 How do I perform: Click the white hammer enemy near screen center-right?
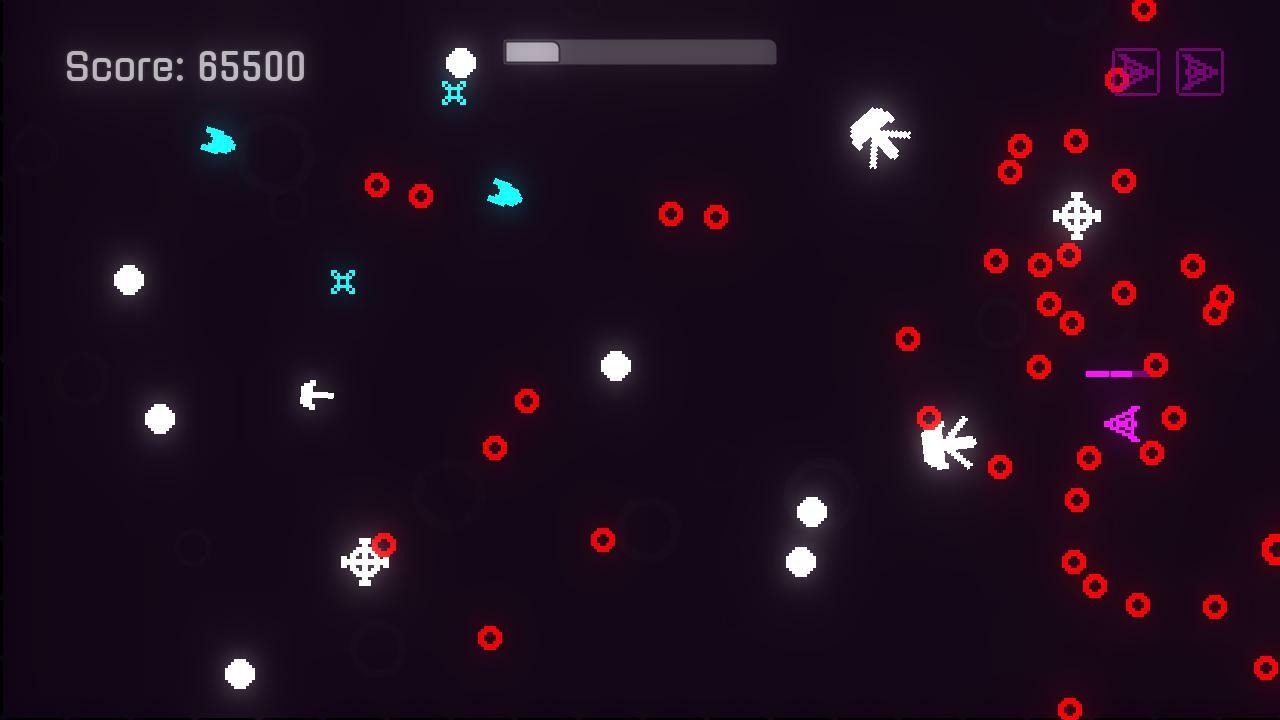(x=948, y=445)
